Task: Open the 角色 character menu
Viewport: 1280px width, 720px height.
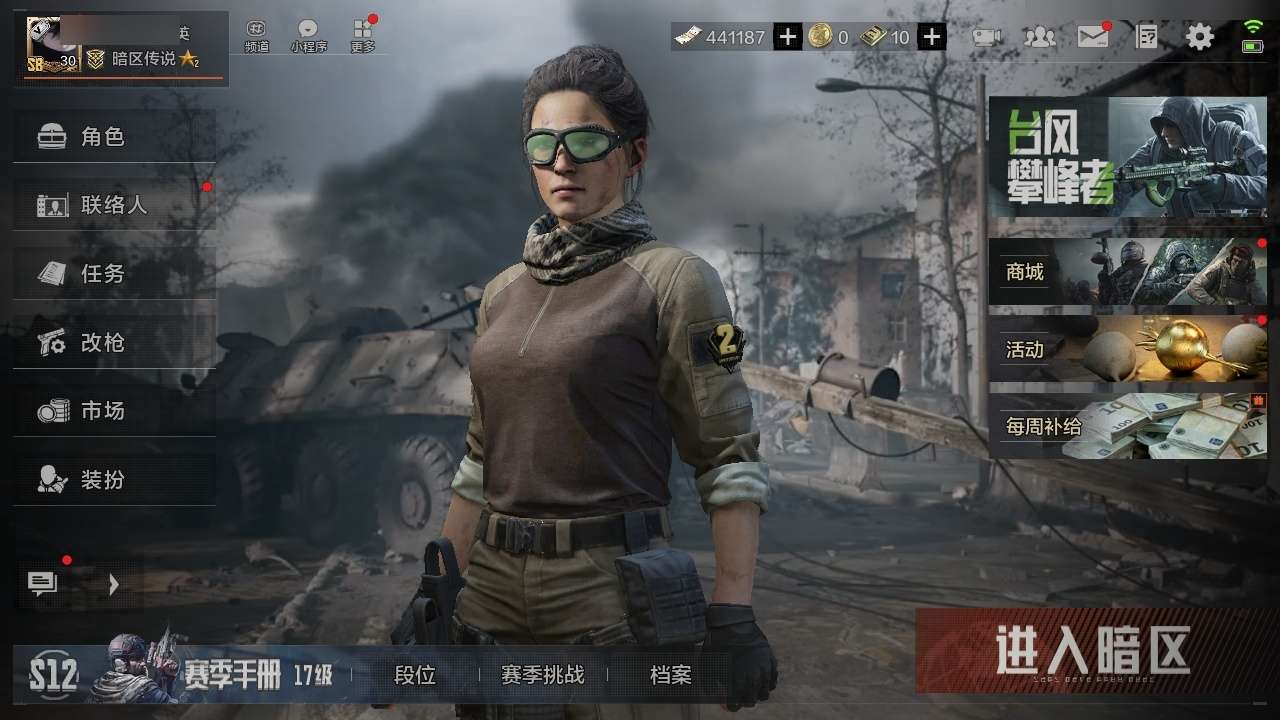Action: pyautogui.click(x=113, y=137)
